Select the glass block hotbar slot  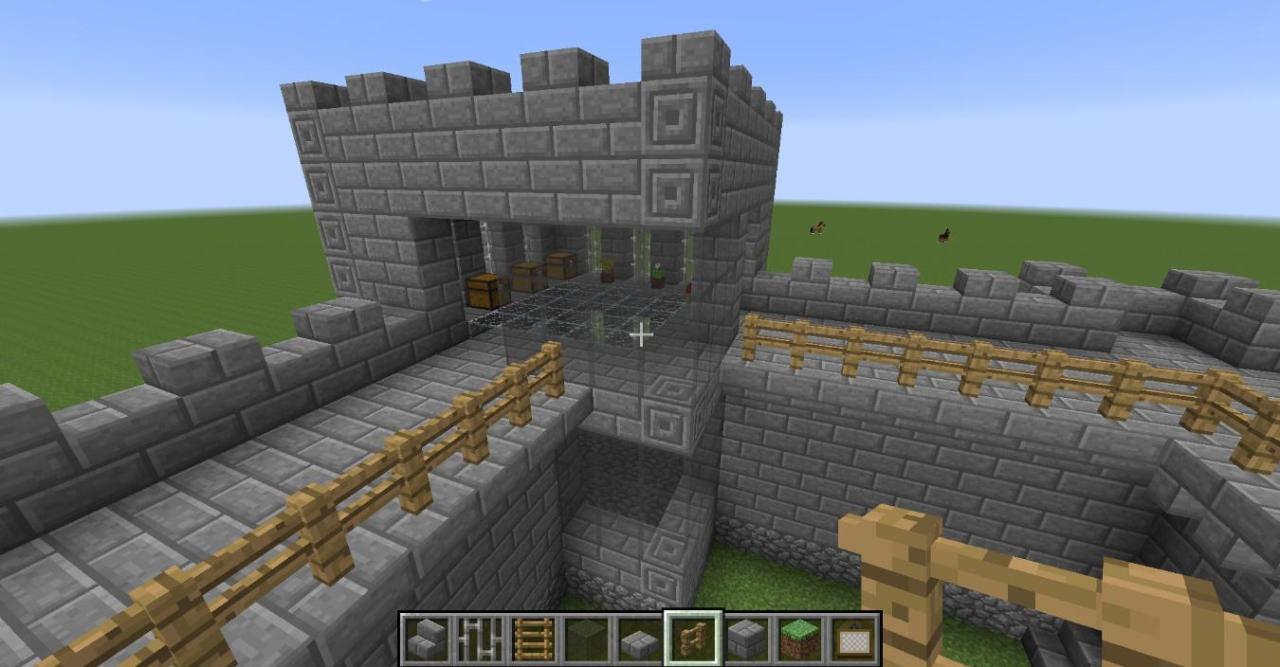pyautogui.click(x=586, y=638)
